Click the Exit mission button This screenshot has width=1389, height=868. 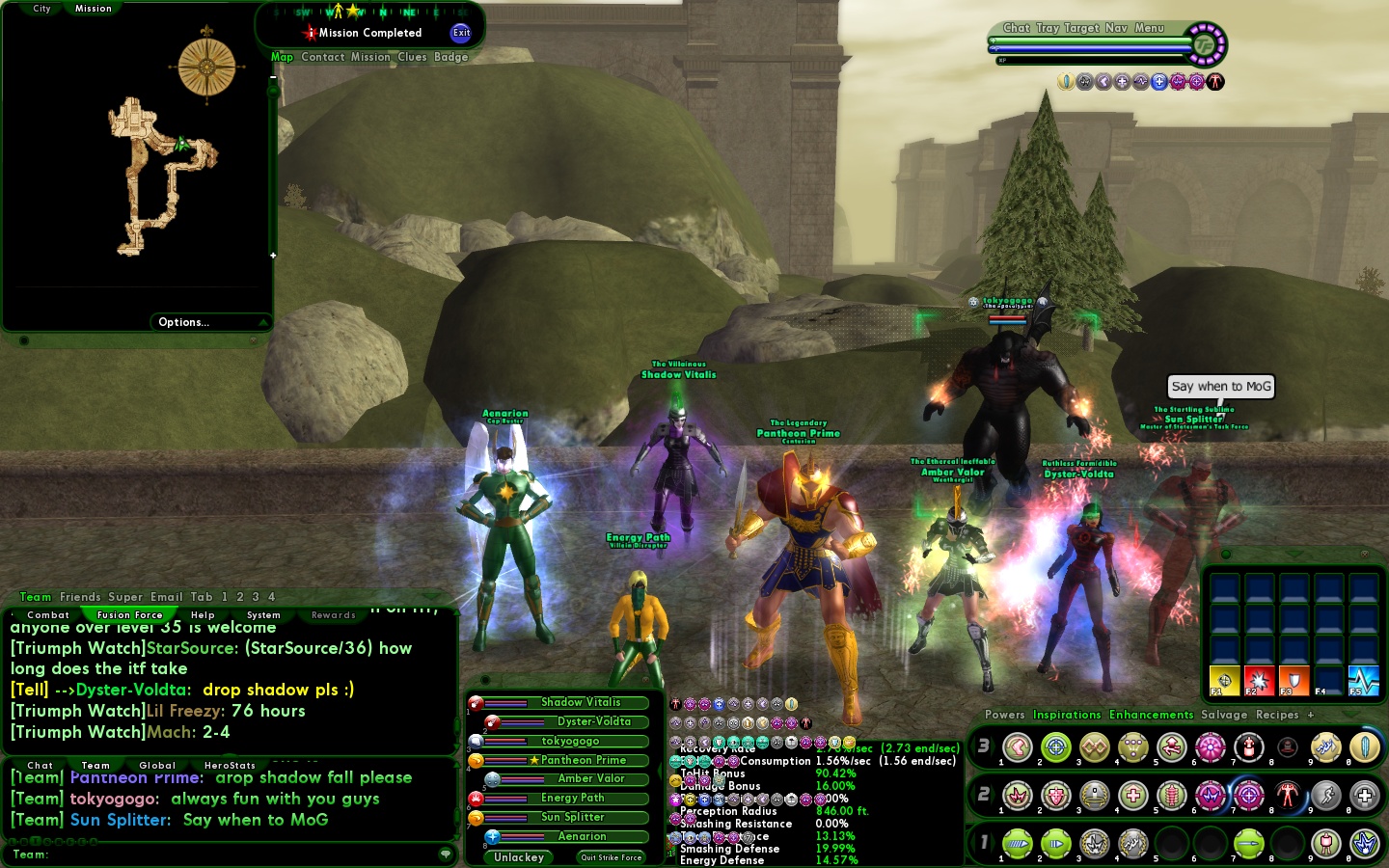461,33
